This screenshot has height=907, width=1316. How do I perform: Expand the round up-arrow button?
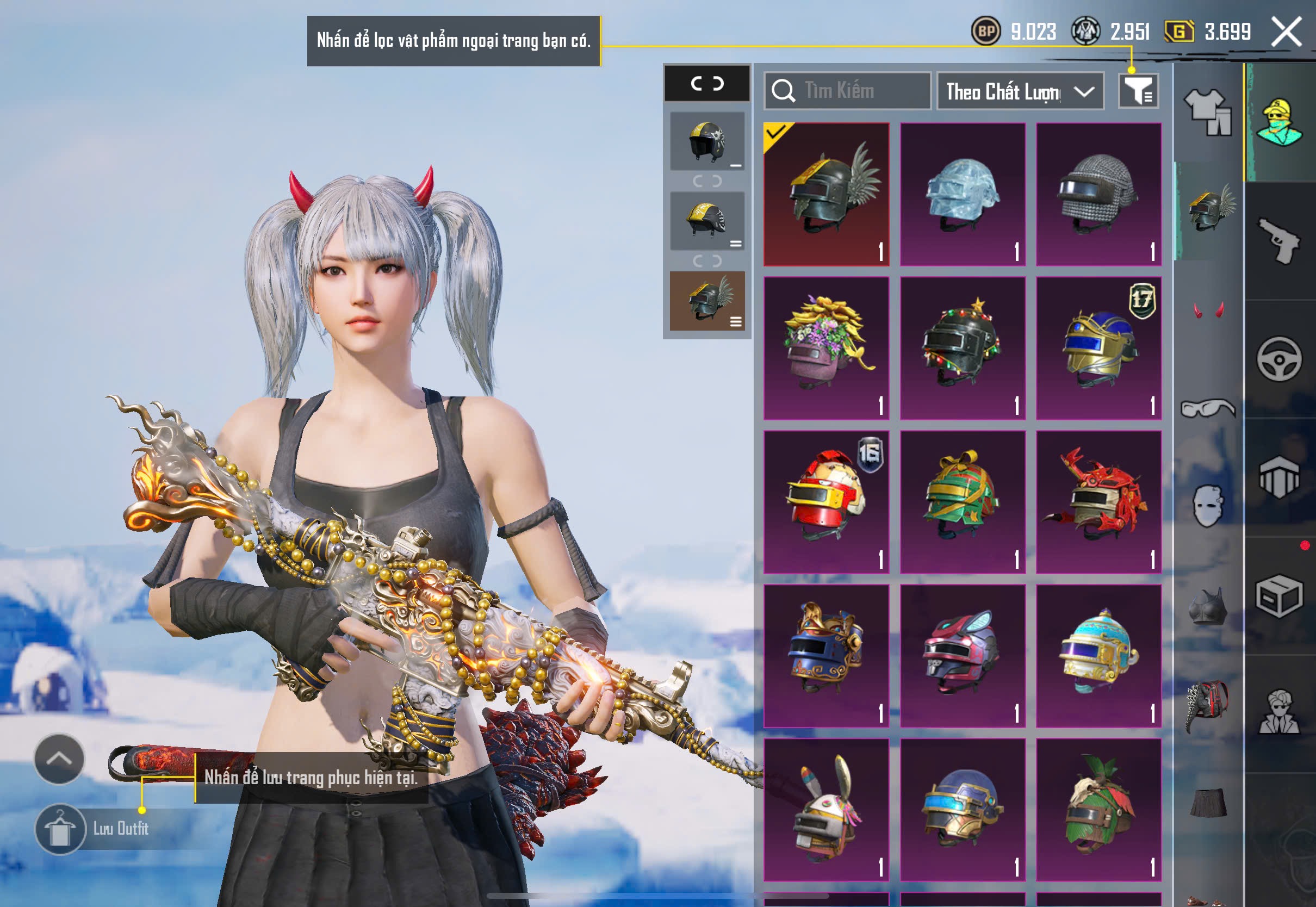pos(59,759)
